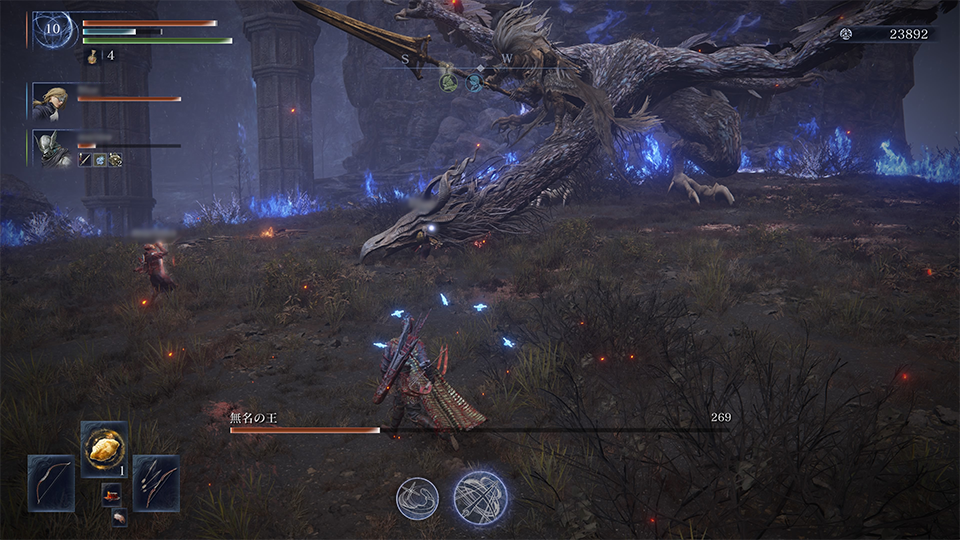Click the blue teammate marker on the compass
960x540 pixels.
point(474,83)
